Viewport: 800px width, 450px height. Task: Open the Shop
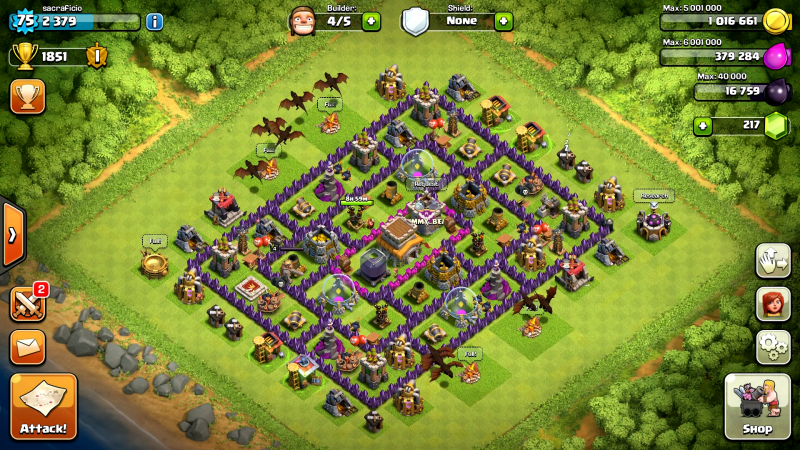click(757, 406)
